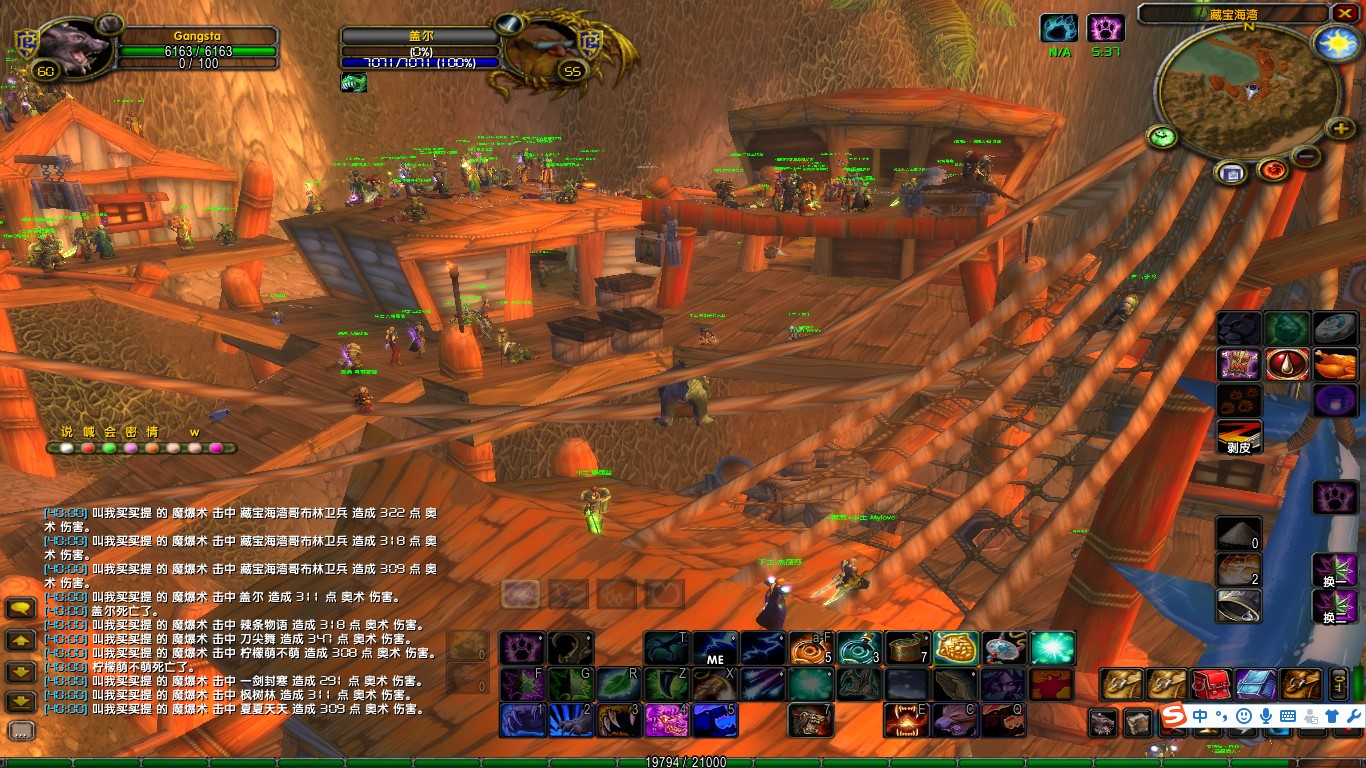Click the sun day-night indicator on the minimap

(1334, 43)
